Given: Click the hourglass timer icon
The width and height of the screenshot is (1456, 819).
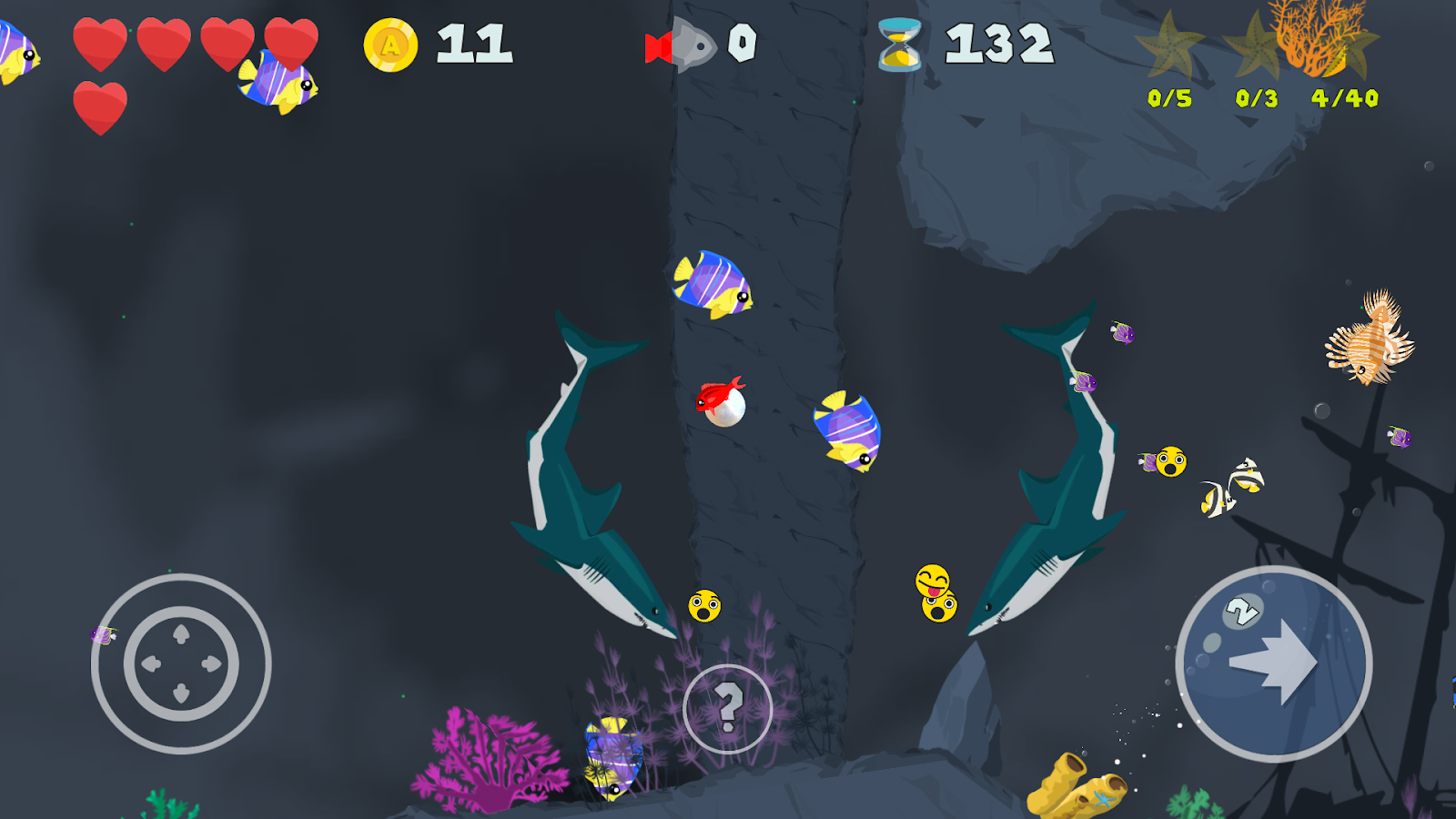Looking at the screenshot, I should coord(897,44).
